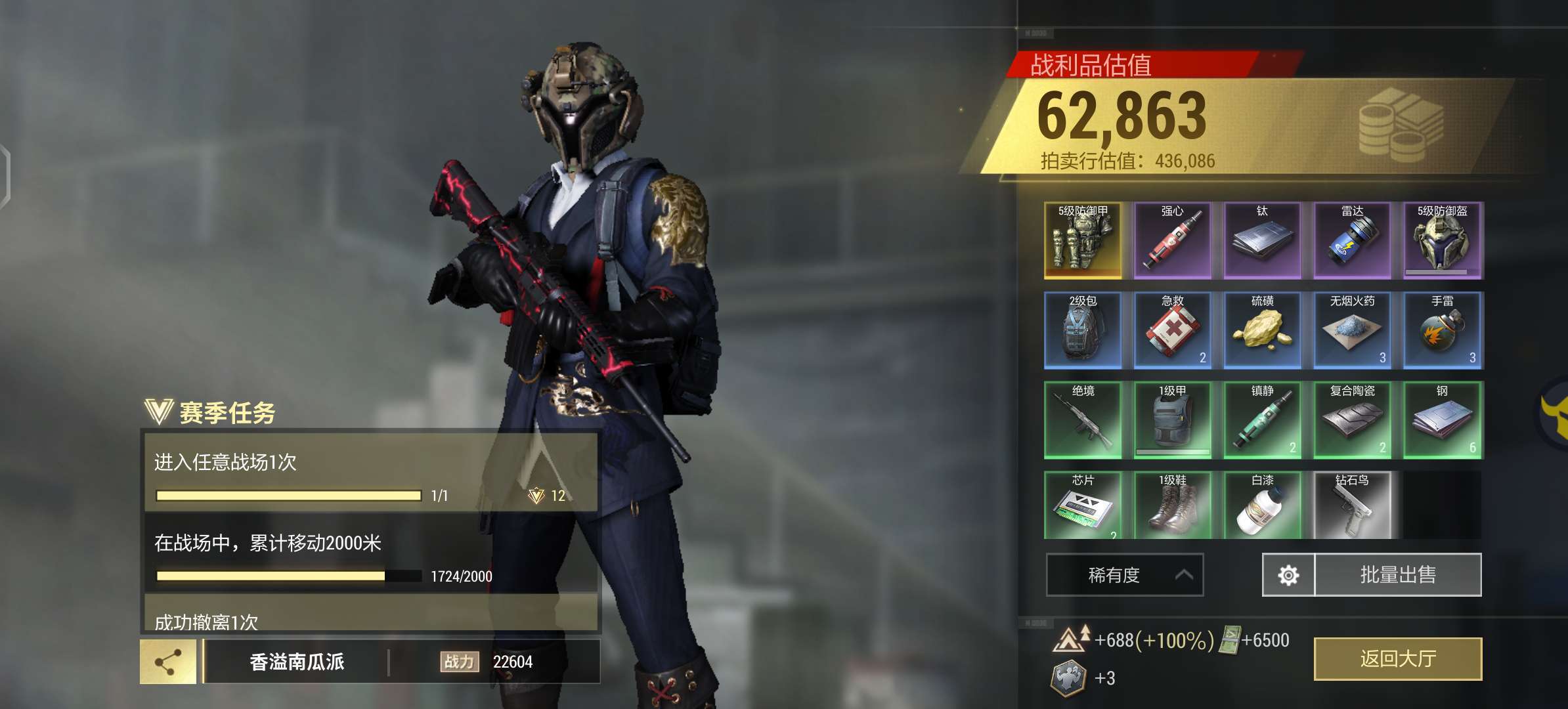Share results with the share icon button
This screenshot has height=709, width=1568.
(168, 662)
